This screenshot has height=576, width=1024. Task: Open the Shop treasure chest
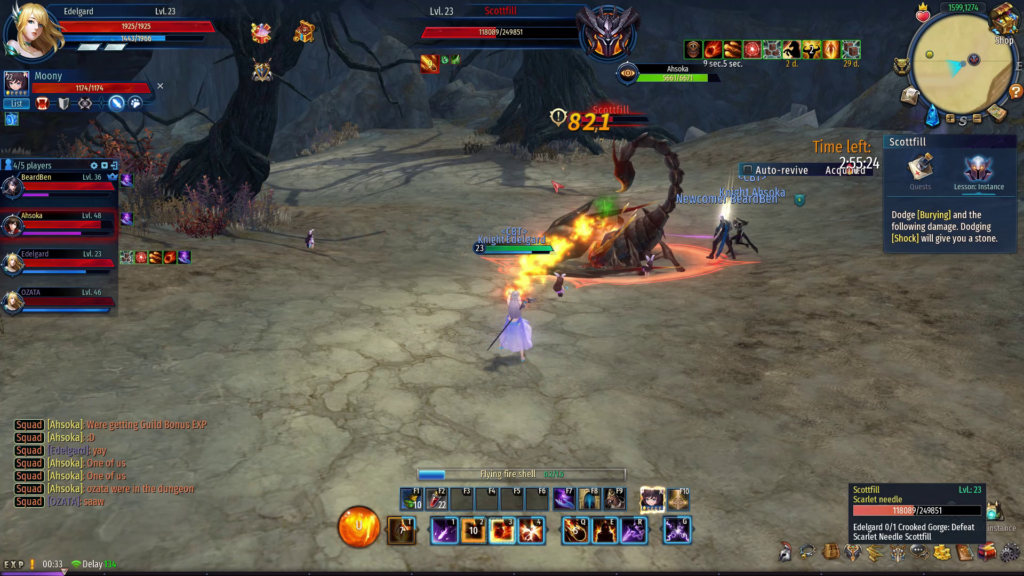(1003, 19)
